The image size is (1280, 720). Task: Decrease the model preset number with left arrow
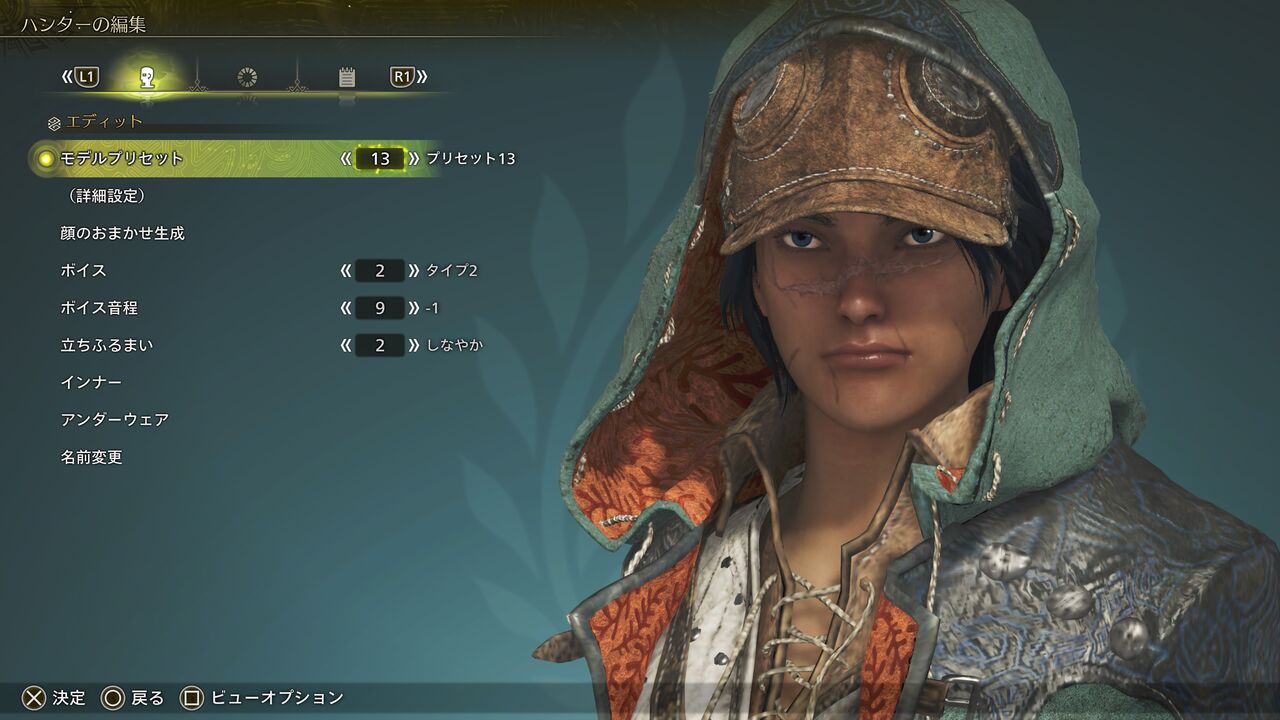point(346,158)
